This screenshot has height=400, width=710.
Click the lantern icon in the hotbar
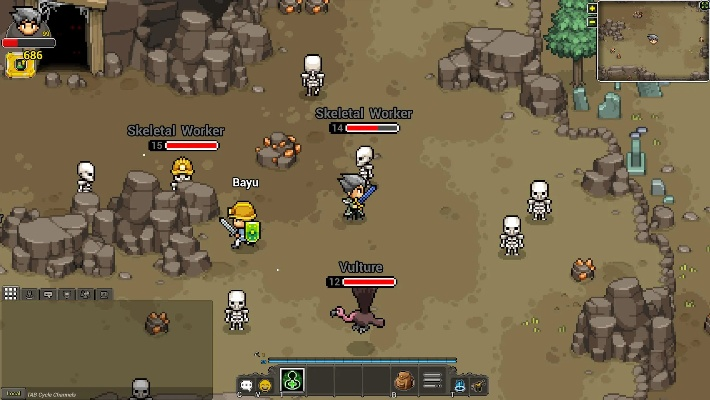pyautogui.click(x=479, y=384)
